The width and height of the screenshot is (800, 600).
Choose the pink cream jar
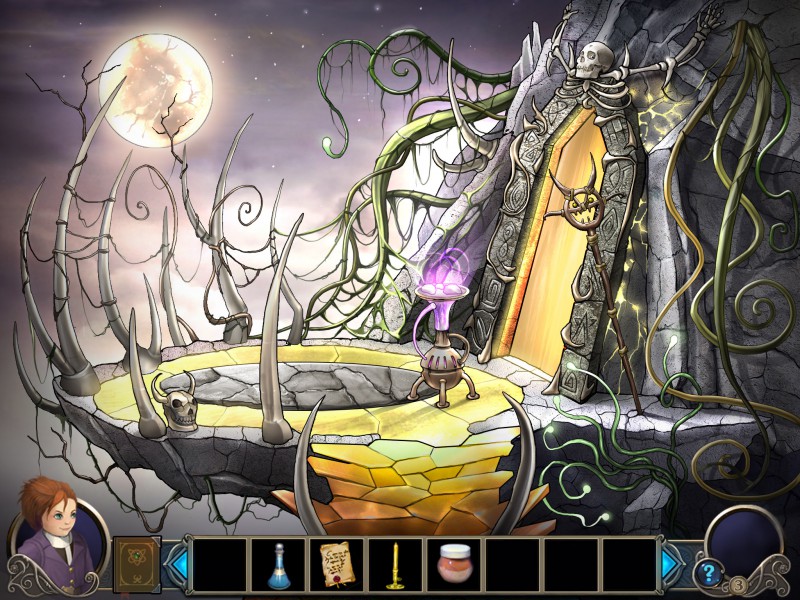pyautogui.click(x=455, y=566)
